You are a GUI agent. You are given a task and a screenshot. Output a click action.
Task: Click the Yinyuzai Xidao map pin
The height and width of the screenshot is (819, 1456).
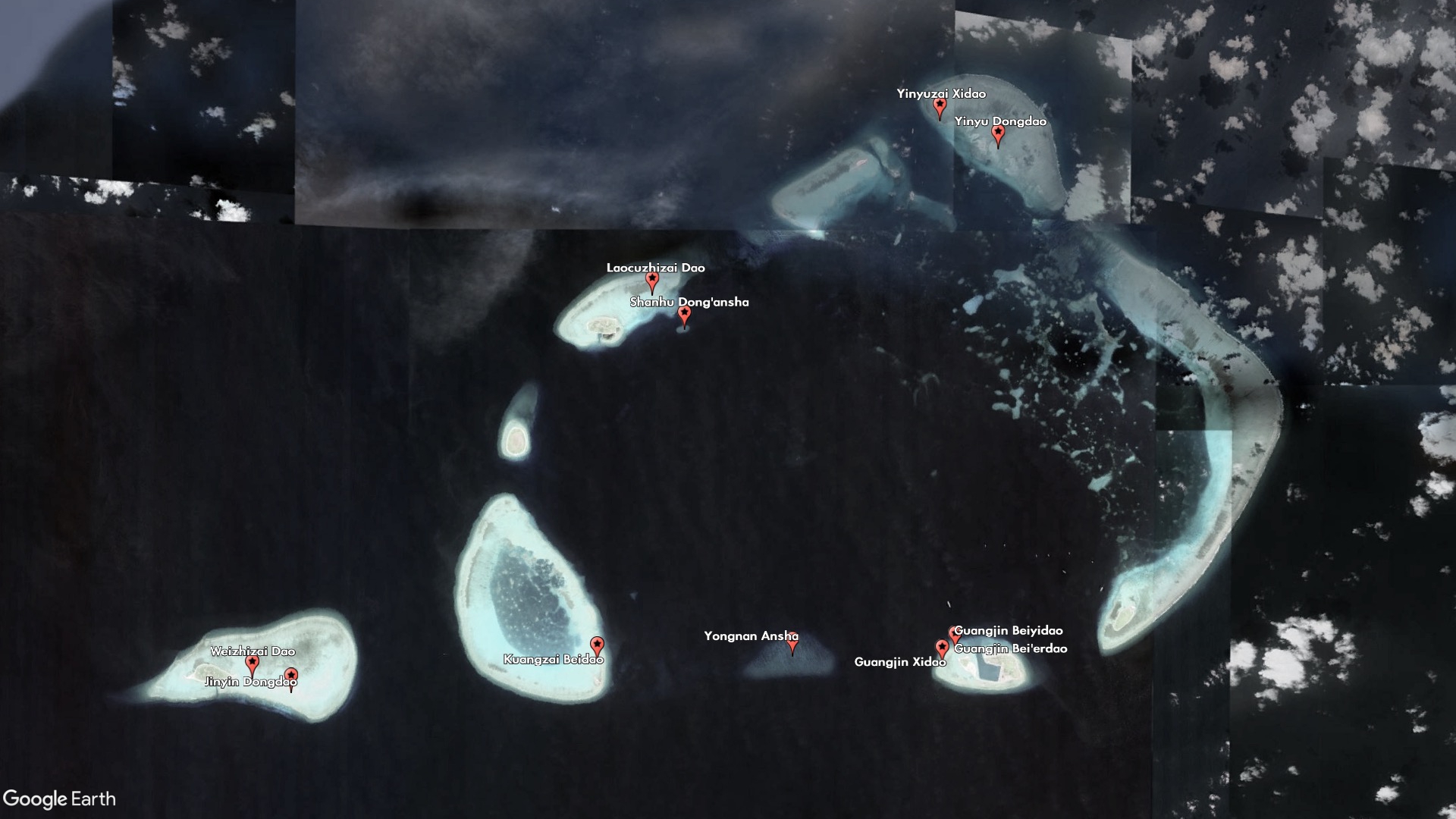tap(940, 107)
